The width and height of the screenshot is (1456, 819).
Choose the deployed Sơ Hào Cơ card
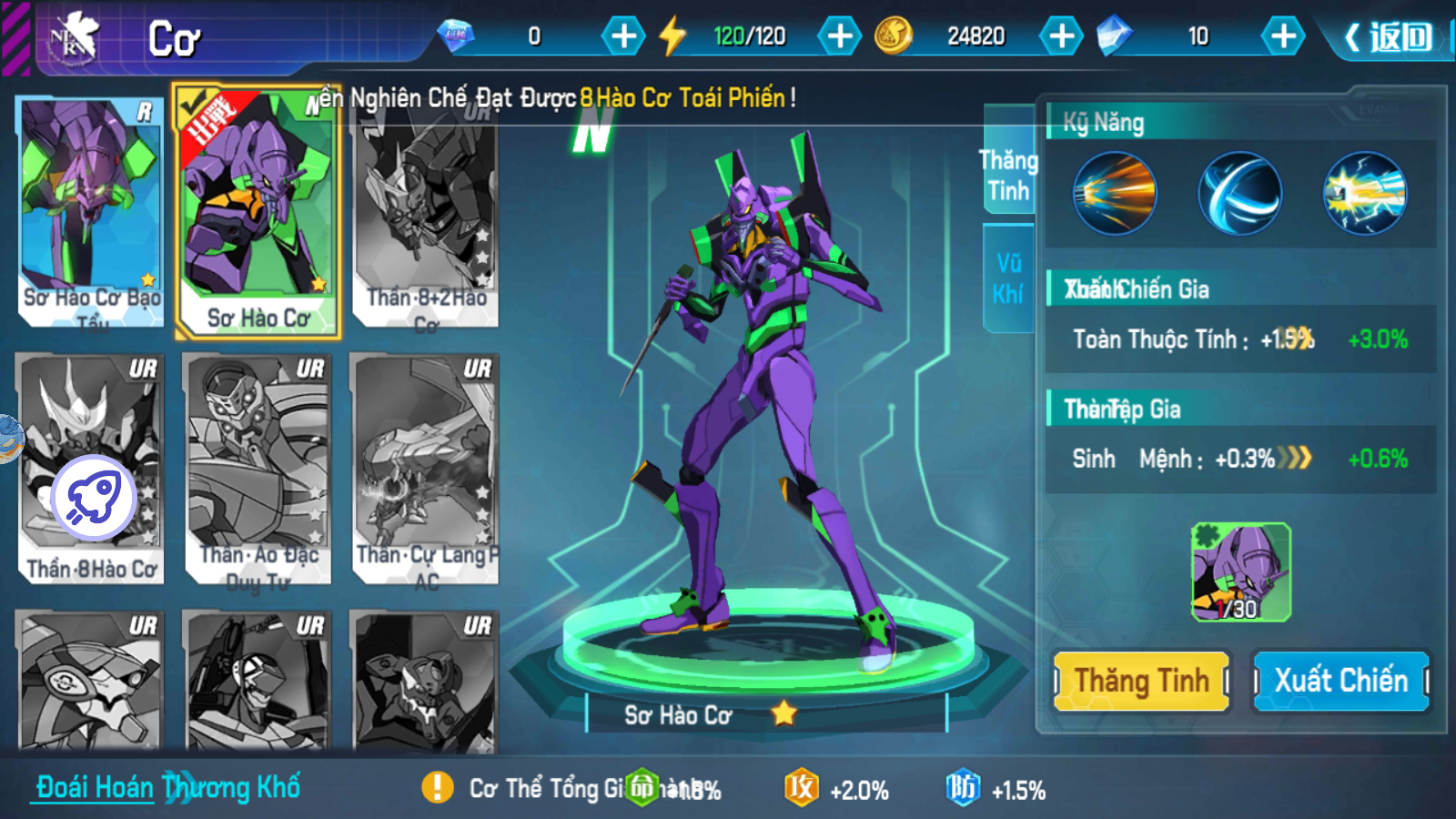click(x=258, y=211)
